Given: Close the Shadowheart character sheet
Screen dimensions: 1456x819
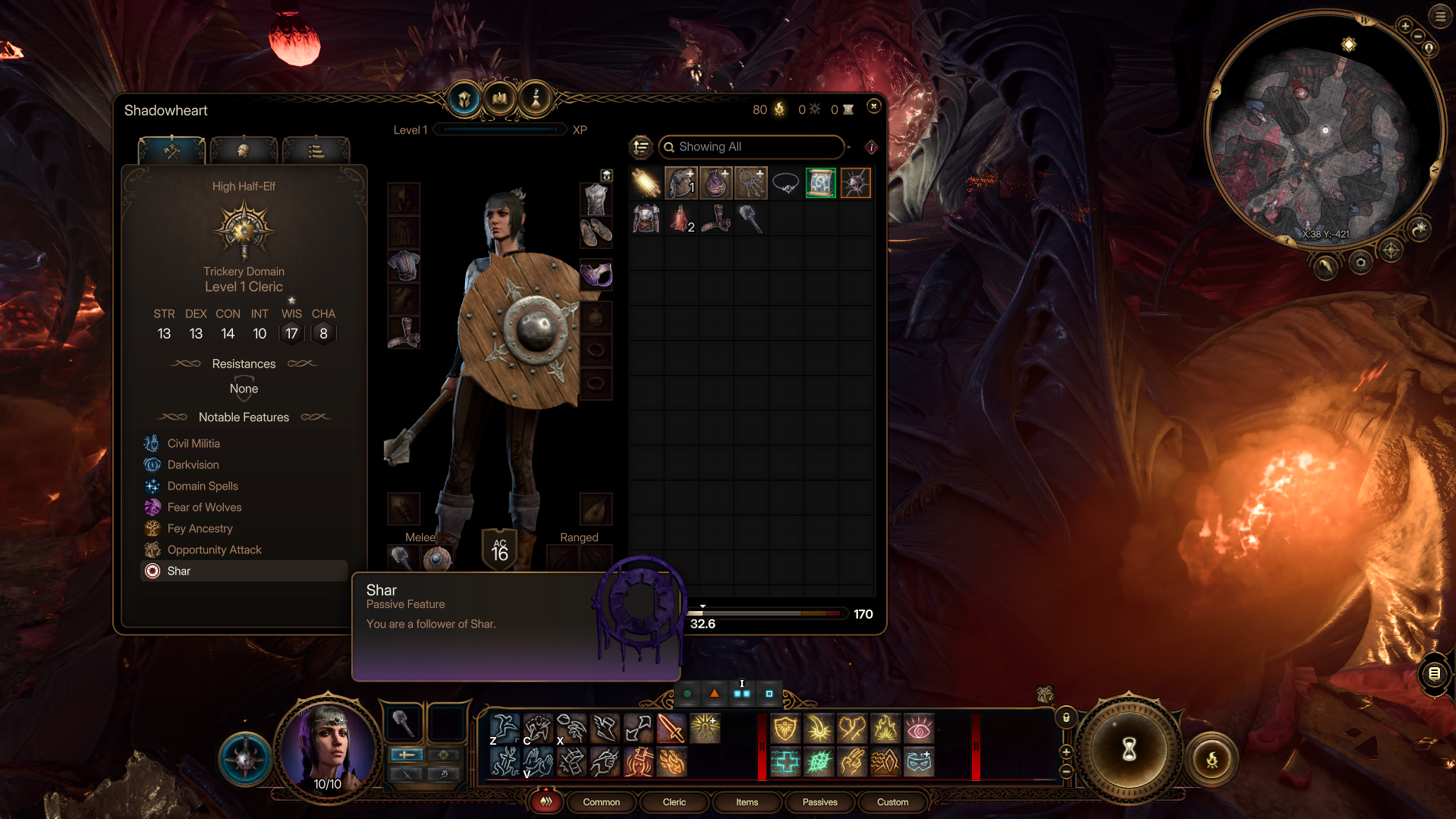Looking at the screenshot, I should [x=873, y=106].
